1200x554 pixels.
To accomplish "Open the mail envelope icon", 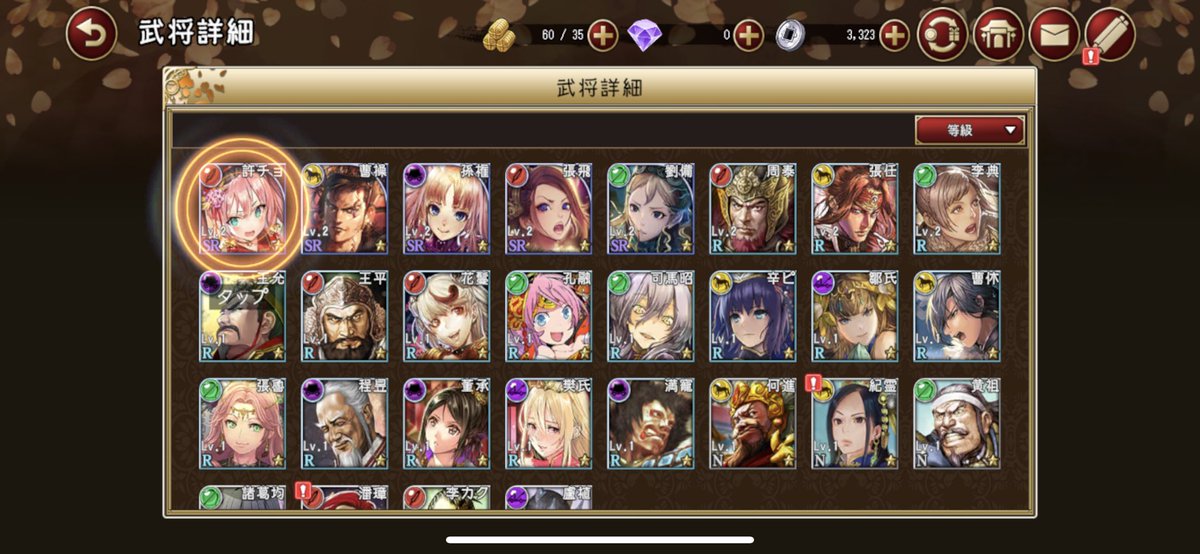I will point(1054,35).
